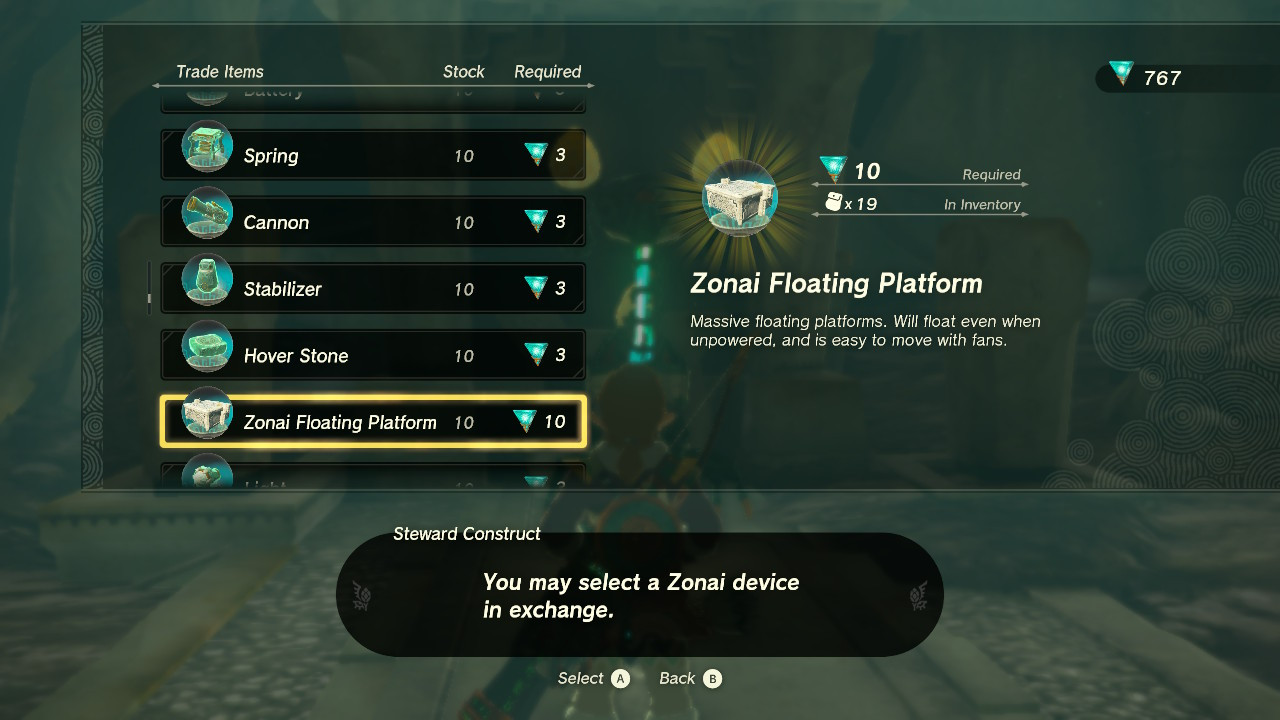
Task: Click the Steward Construct name label
Action: pos(466,534)
